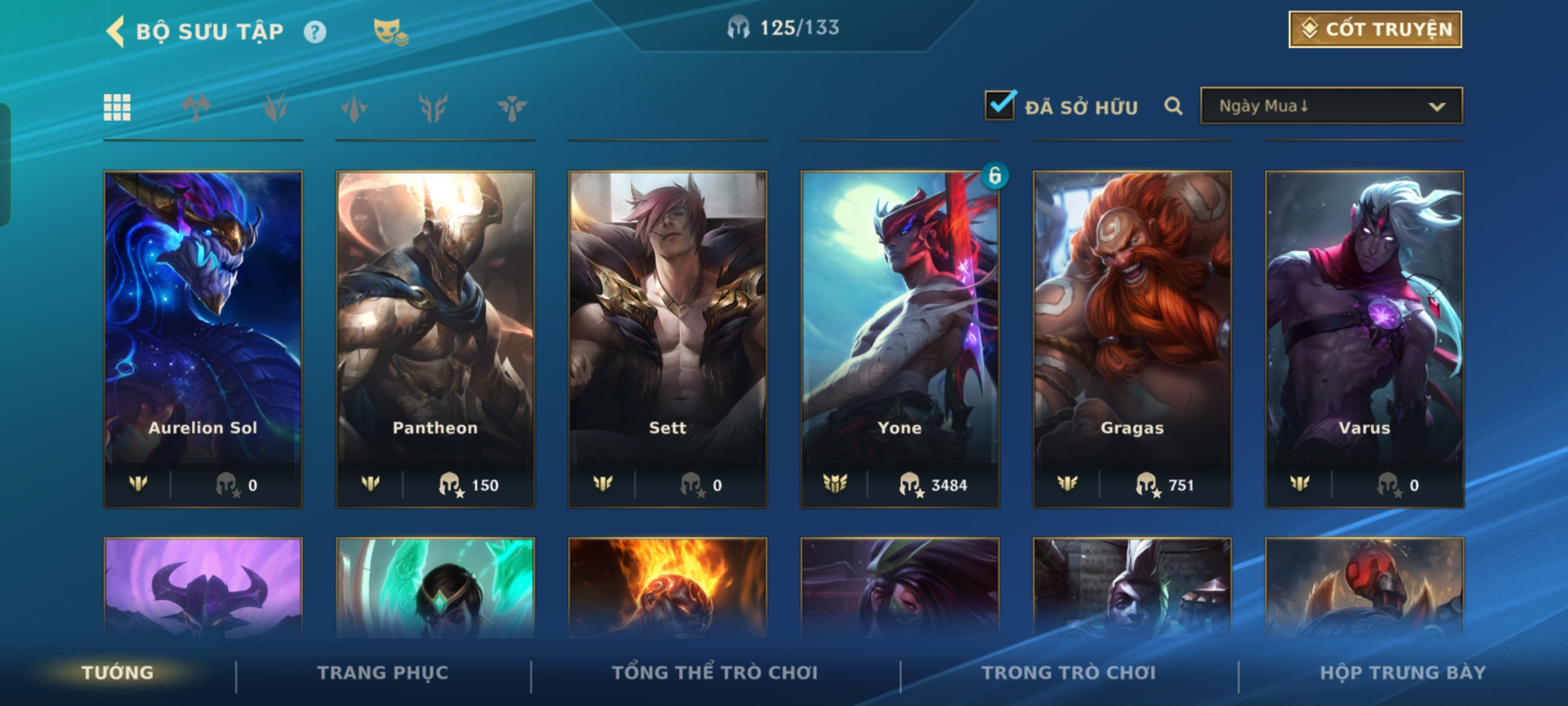The height and width of the screenshot is (706, 1568).
Task: Open the champion search magnifier
Action: [x=1173, y=106]
